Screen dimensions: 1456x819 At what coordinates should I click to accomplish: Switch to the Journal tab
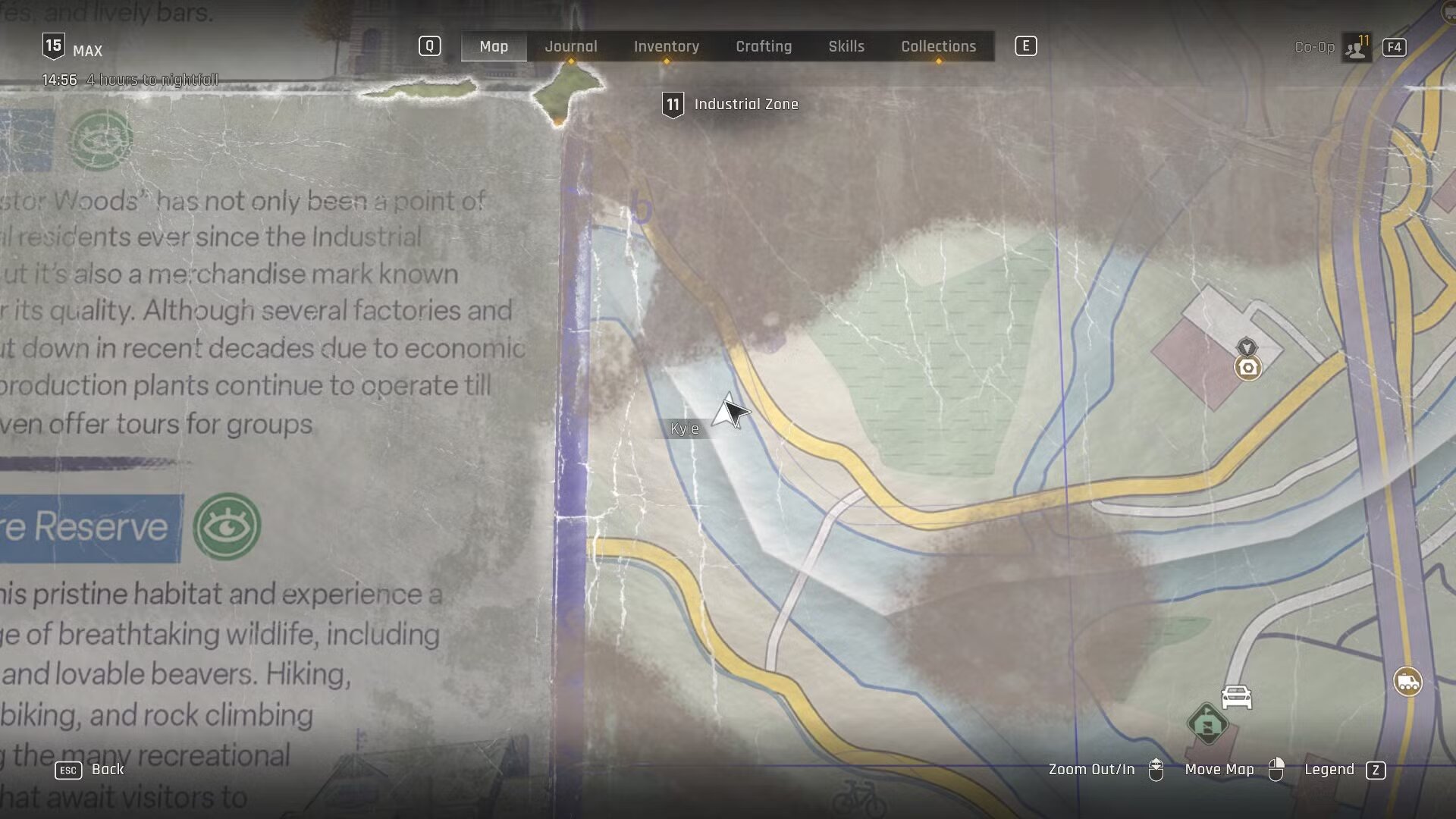click(x=571, y=46)
